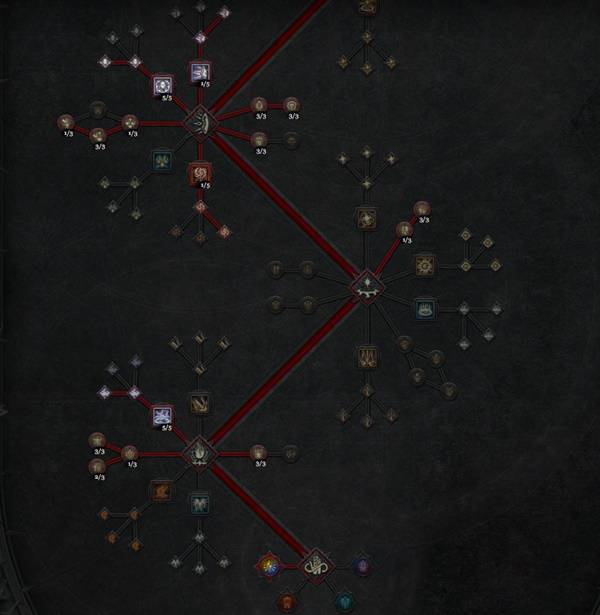This screenshot has width=600, height=615.
Task: Select the blue skill node showing 1/5
Action: click(x=199, y=72)
